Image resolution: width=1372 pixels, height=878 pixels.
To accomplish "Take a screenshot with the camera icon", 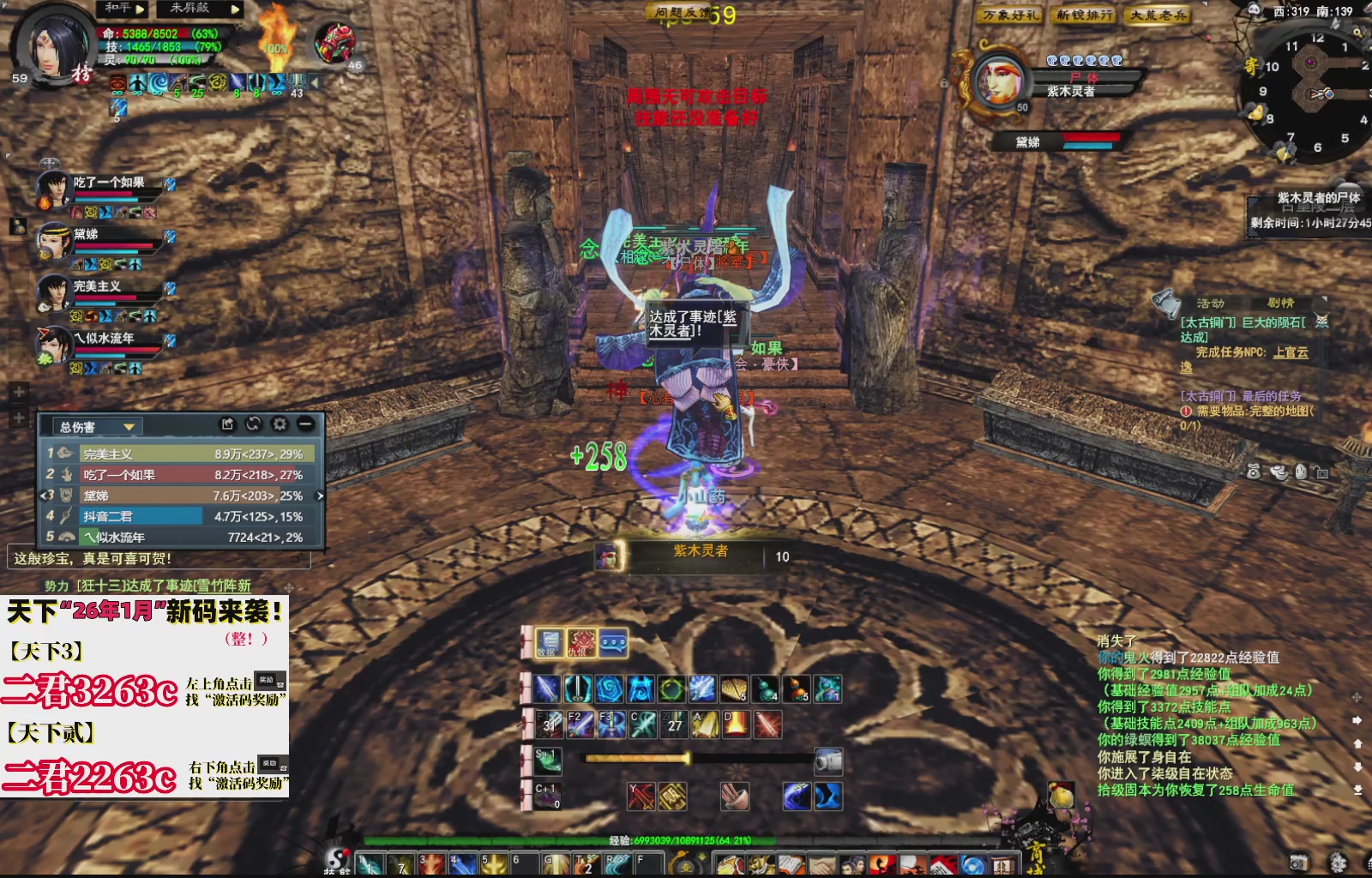I will [828, 761].
